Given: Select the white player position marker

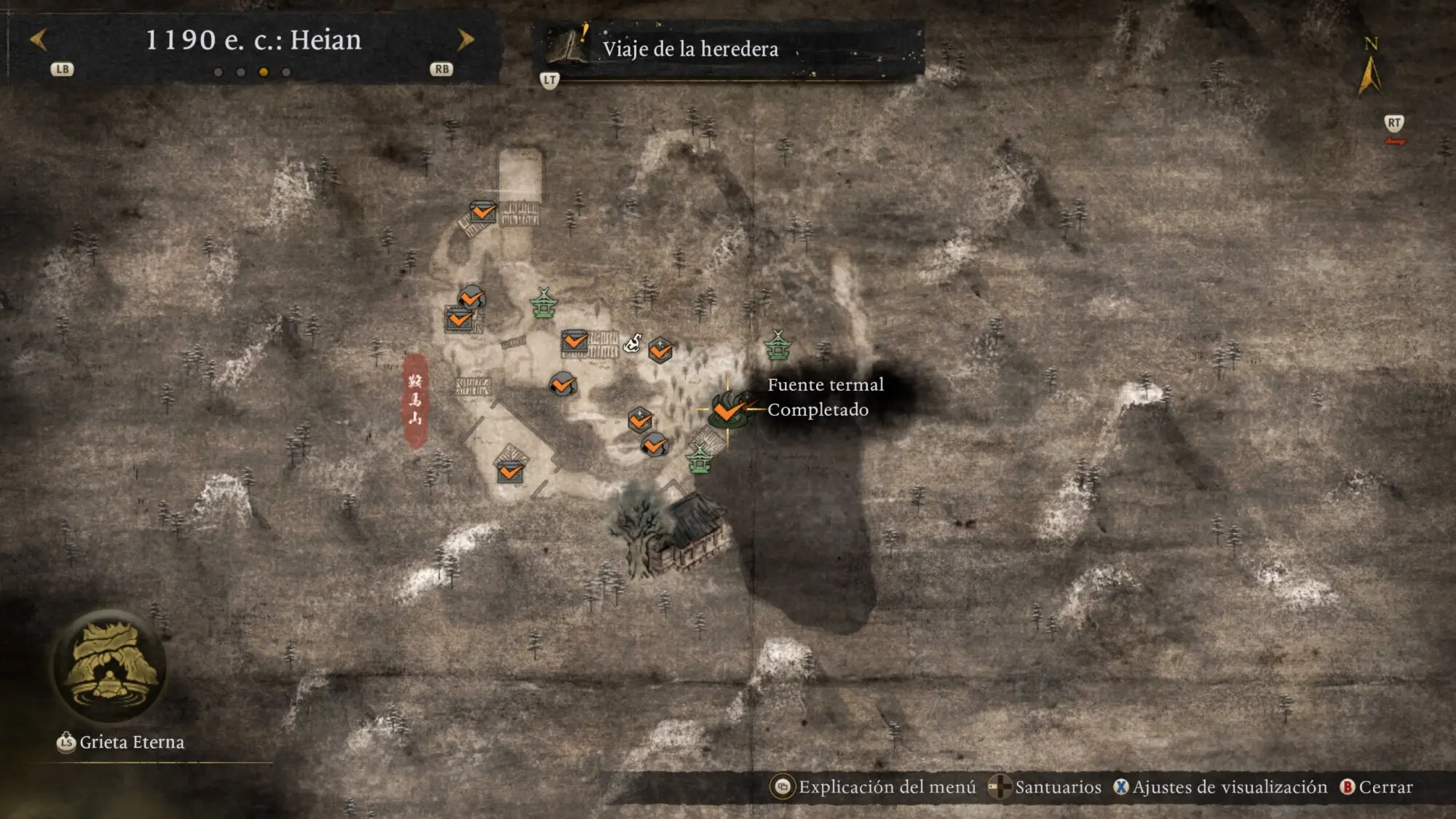Looking at the screenshot, I should [633, 341].
